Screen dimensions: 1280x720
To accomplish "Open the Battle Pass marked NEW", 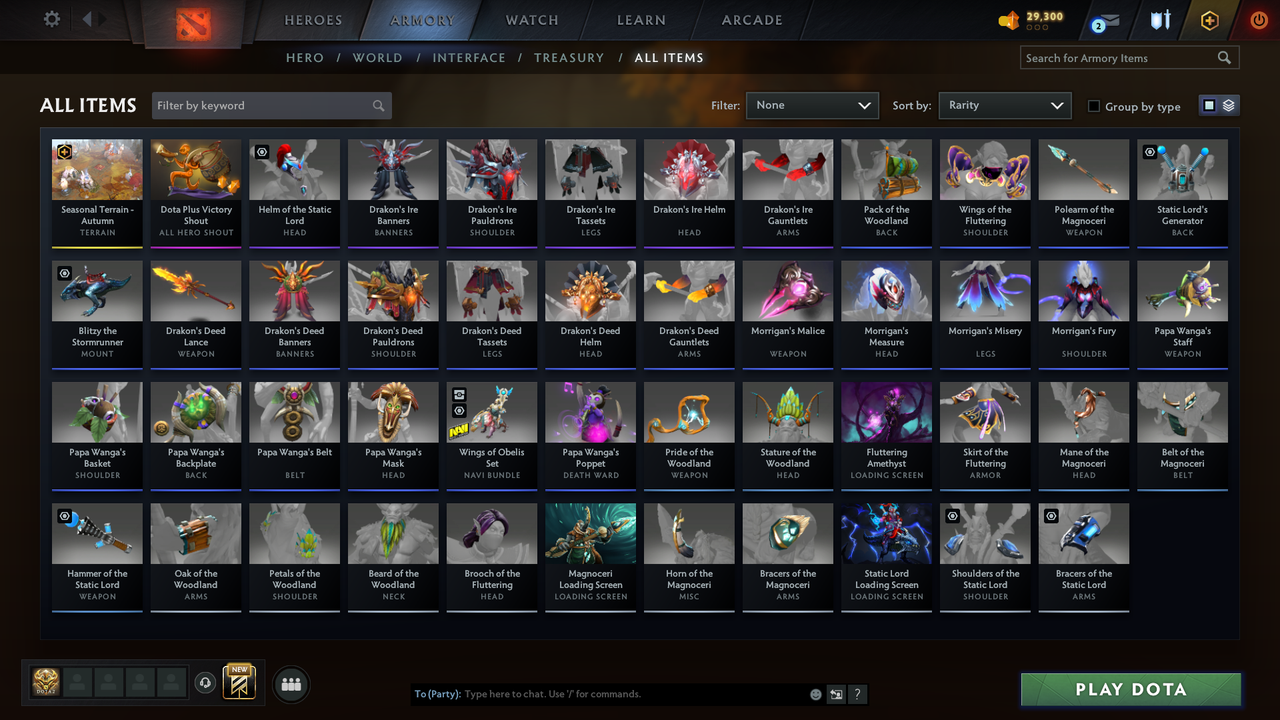I will [x=238, y=685].
